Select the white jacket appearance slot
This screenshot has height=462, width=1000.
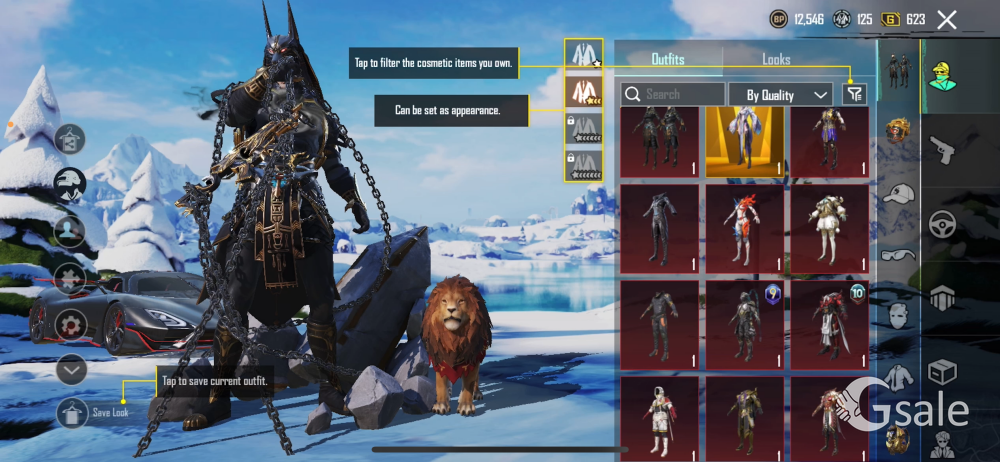583,55
